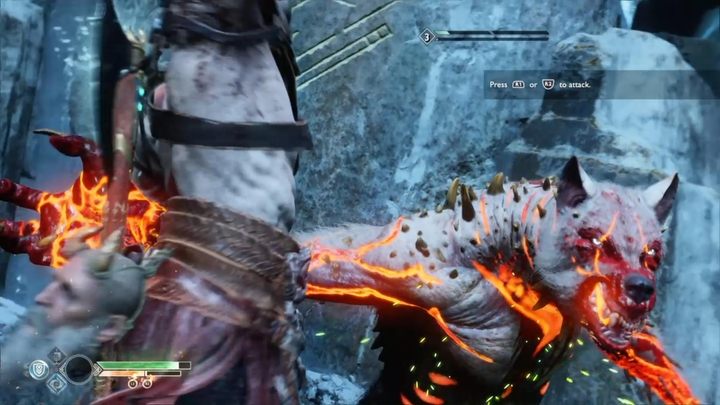Choose the upper diamond ability slot
720x405 pixels.
tap(57, 355)
